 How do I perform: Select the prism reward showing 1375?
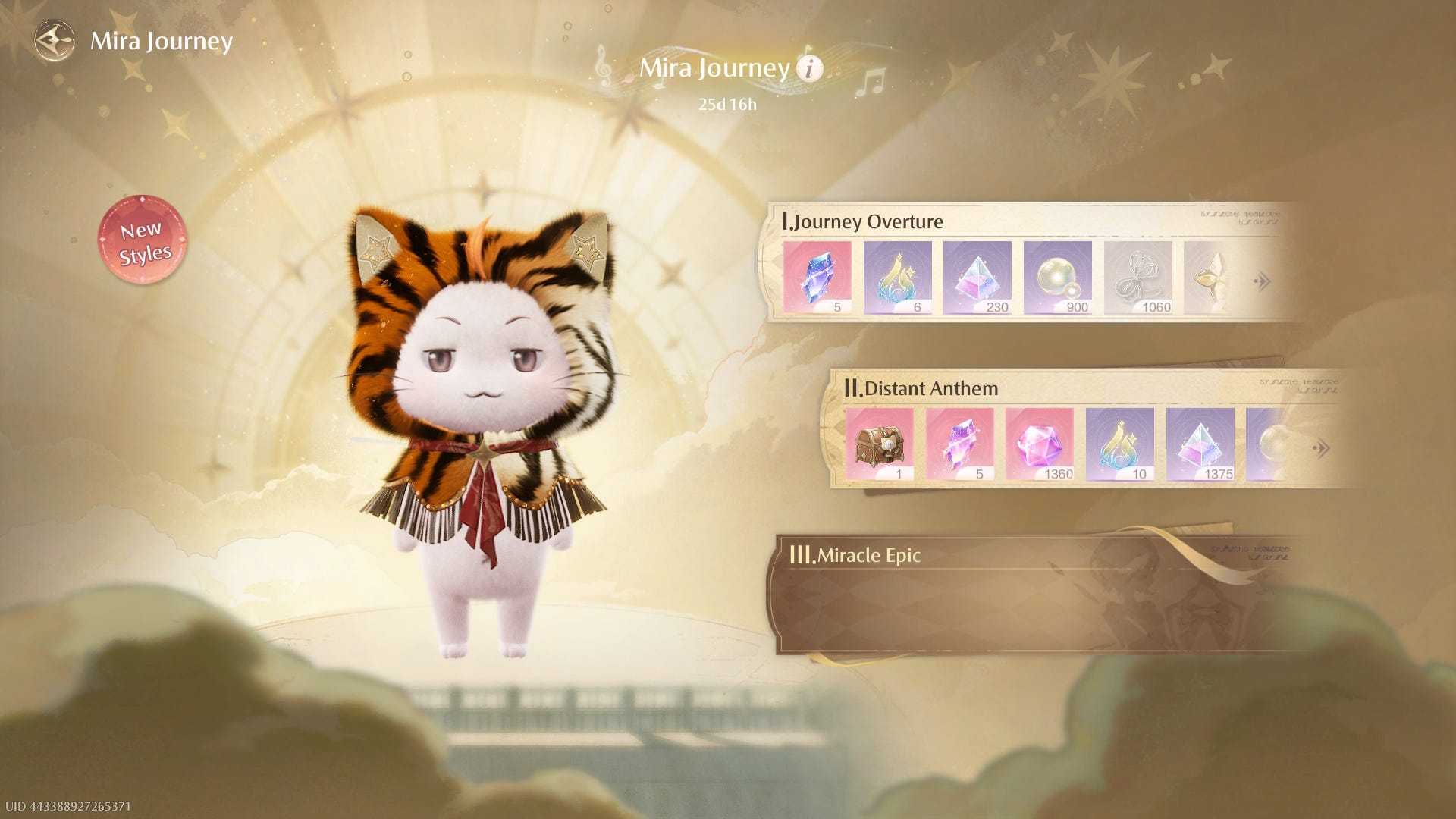coord(1200,444)
